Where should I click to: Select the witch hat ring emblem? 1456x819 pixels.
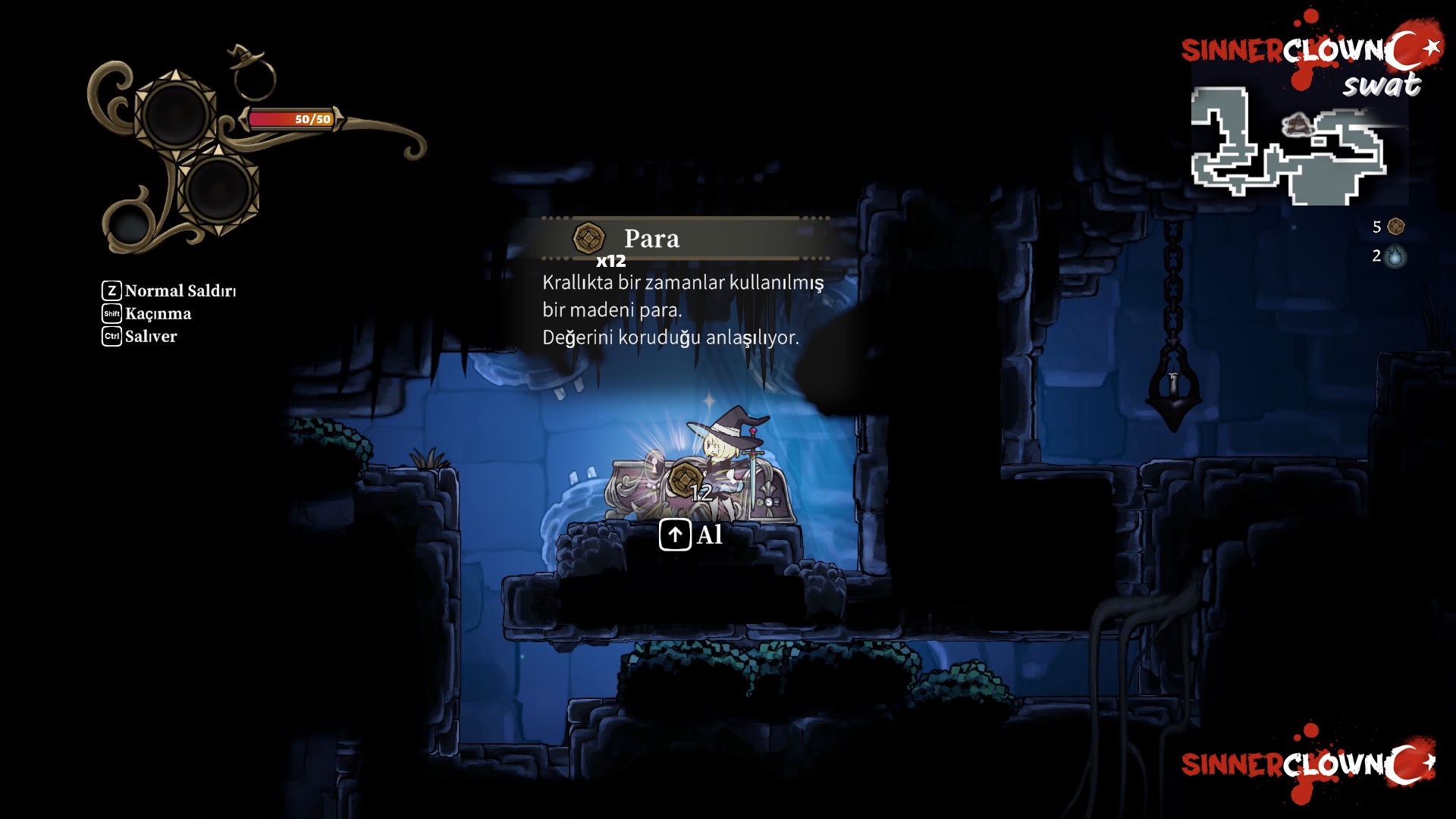click(x=253, y=73)
